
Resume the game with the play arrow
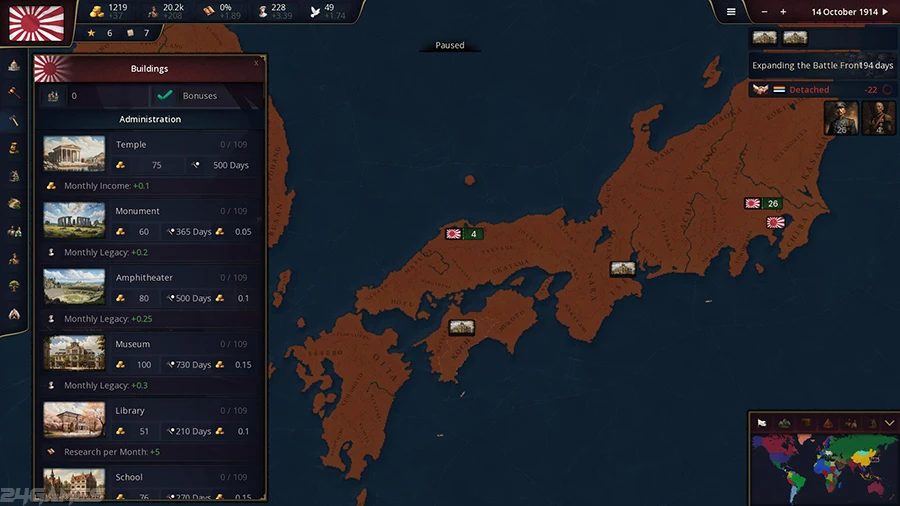click(884, 12)
